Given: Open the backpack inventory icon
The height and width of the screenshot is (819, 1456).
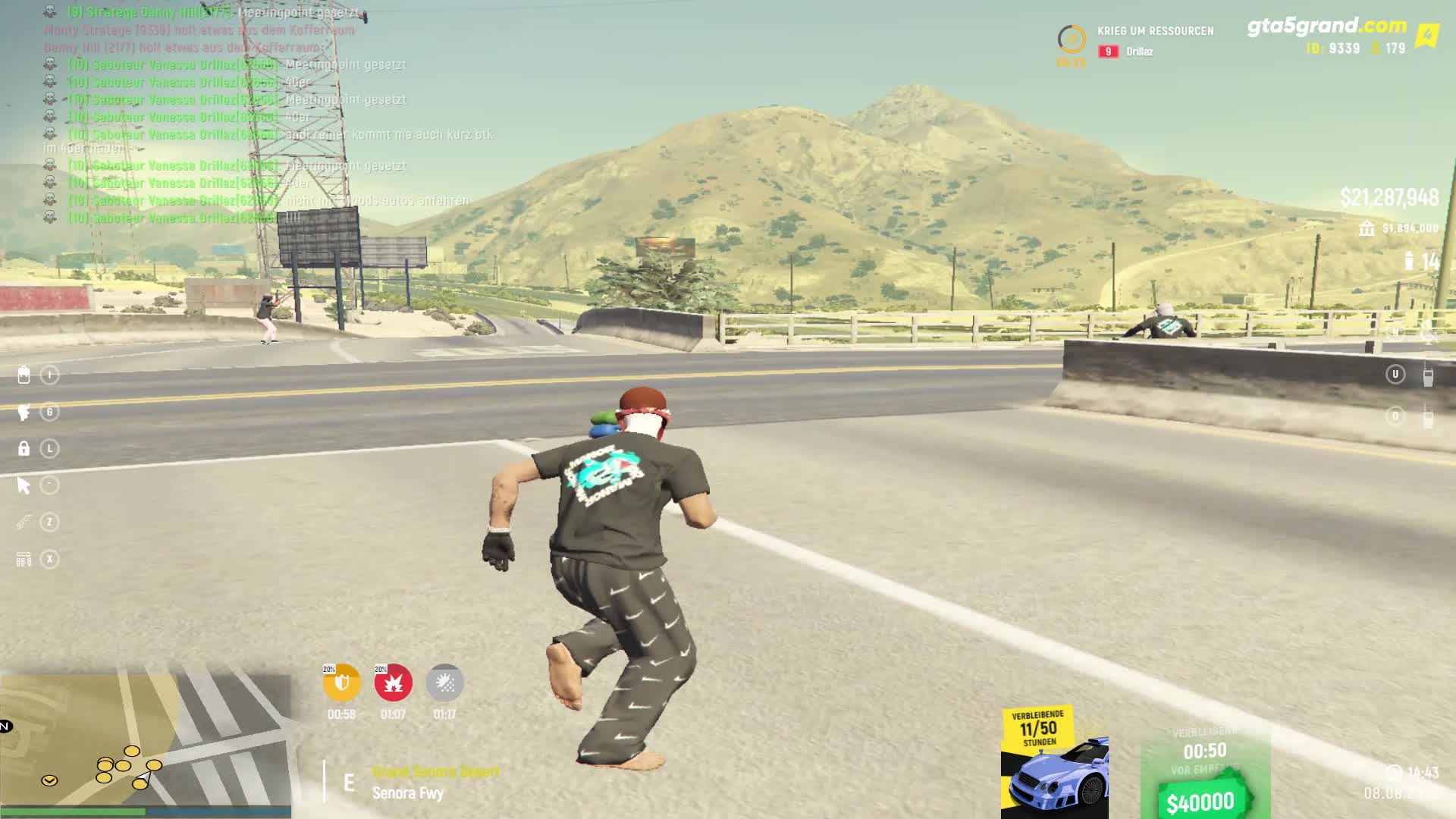Looking at the screenshot, I should (24, 375).
